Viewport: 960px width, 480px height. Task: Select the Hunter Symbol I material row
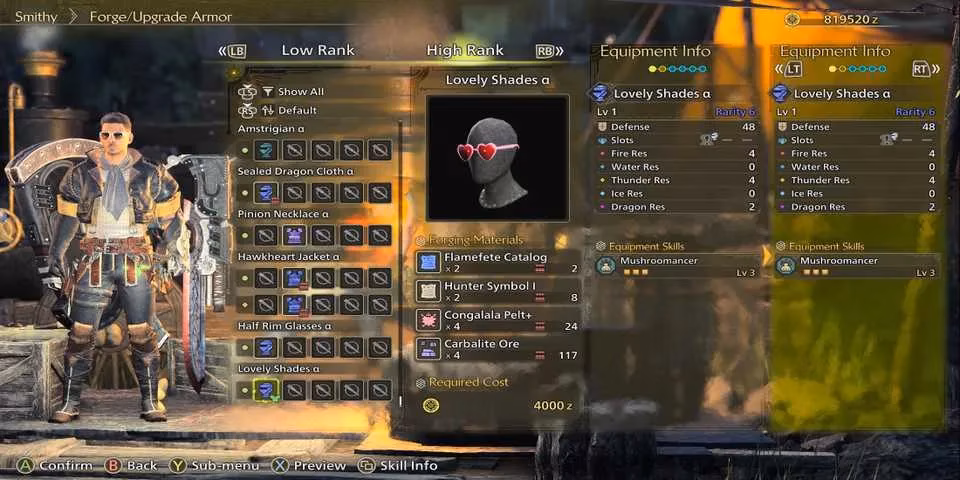[x=497, y=291]
